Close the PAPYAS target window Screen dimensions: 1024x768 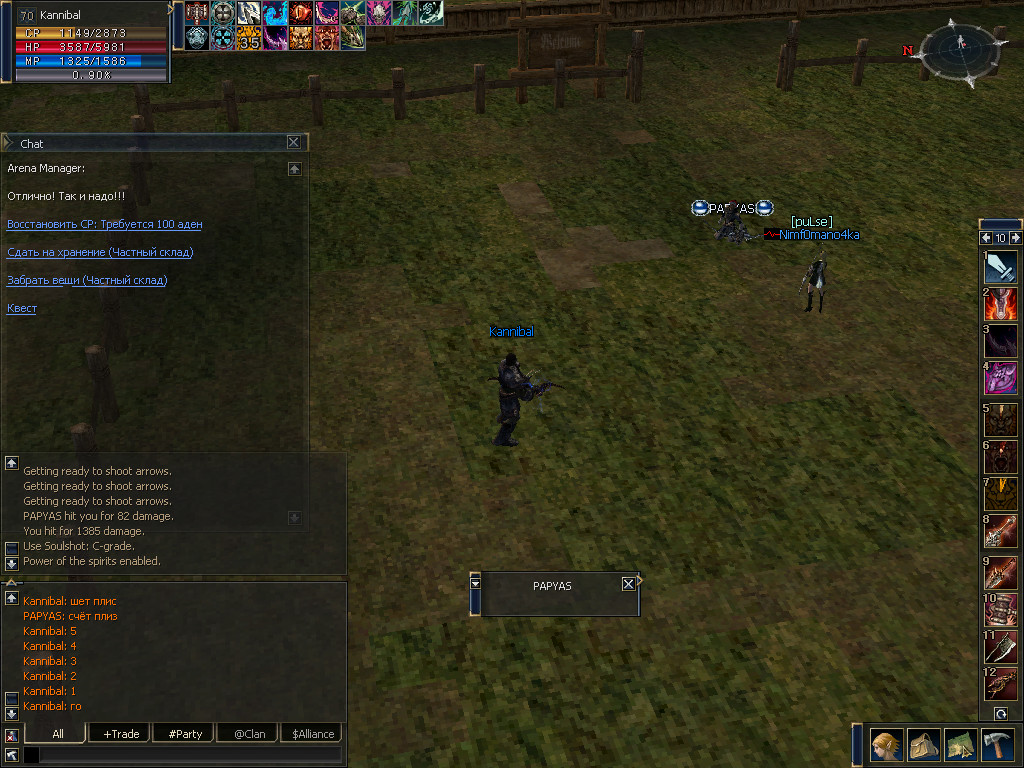pos(628,584)
